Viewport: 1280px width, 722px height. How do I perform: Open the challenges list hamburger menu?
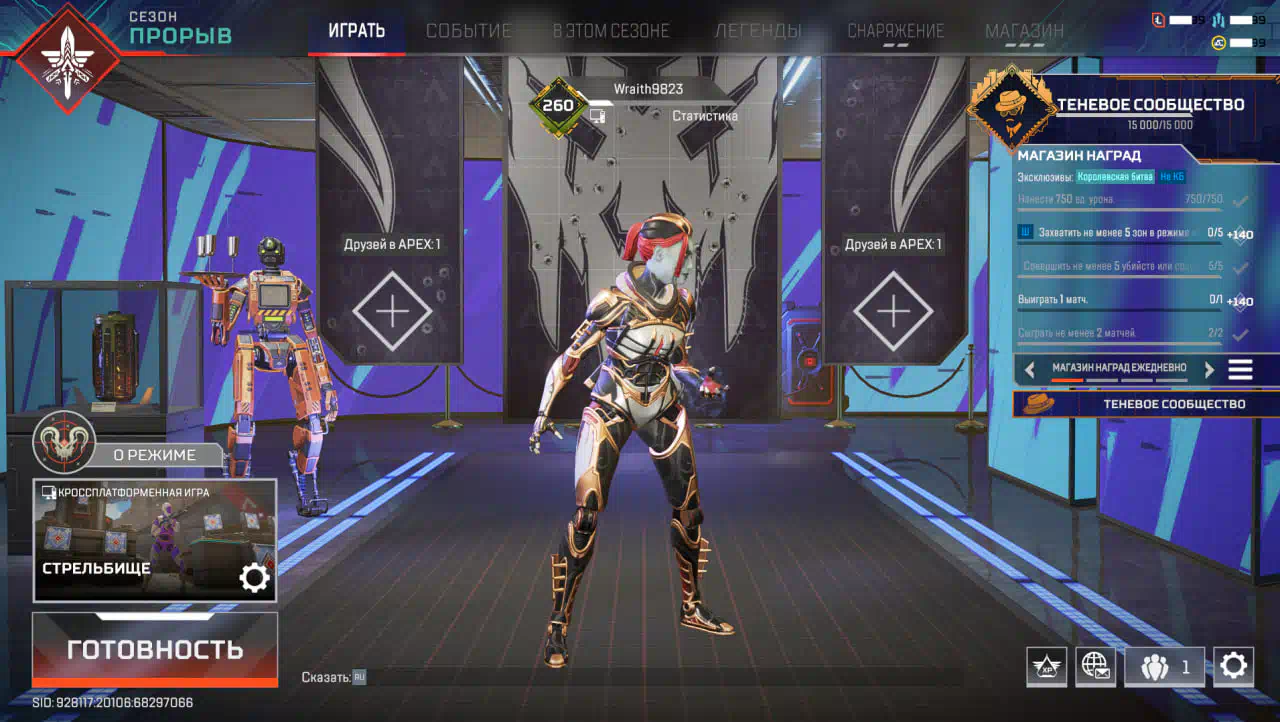pyautogui.click(x=1240, y=369)
